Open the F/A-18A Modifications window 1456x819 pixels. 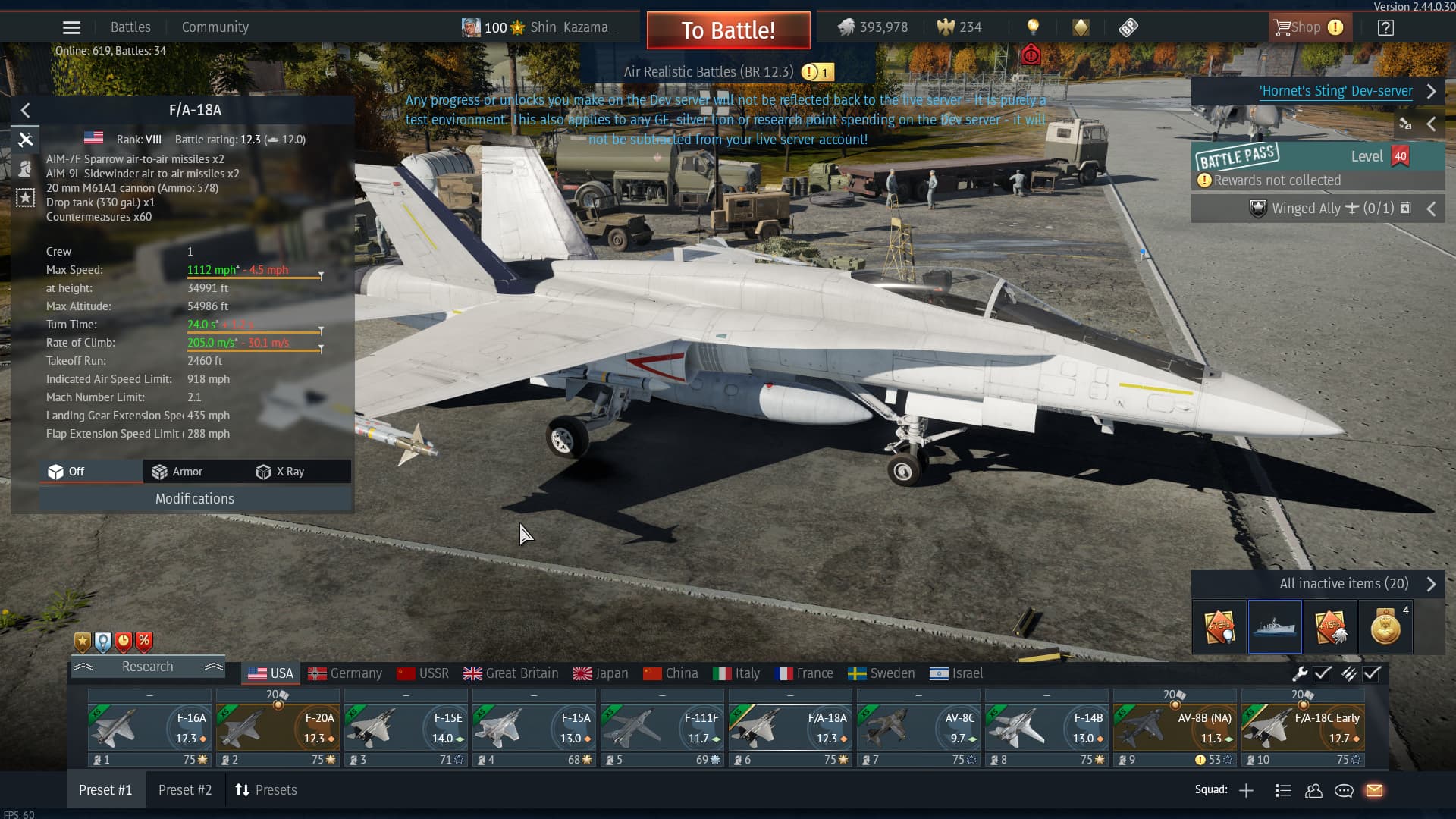click(195, 498)
